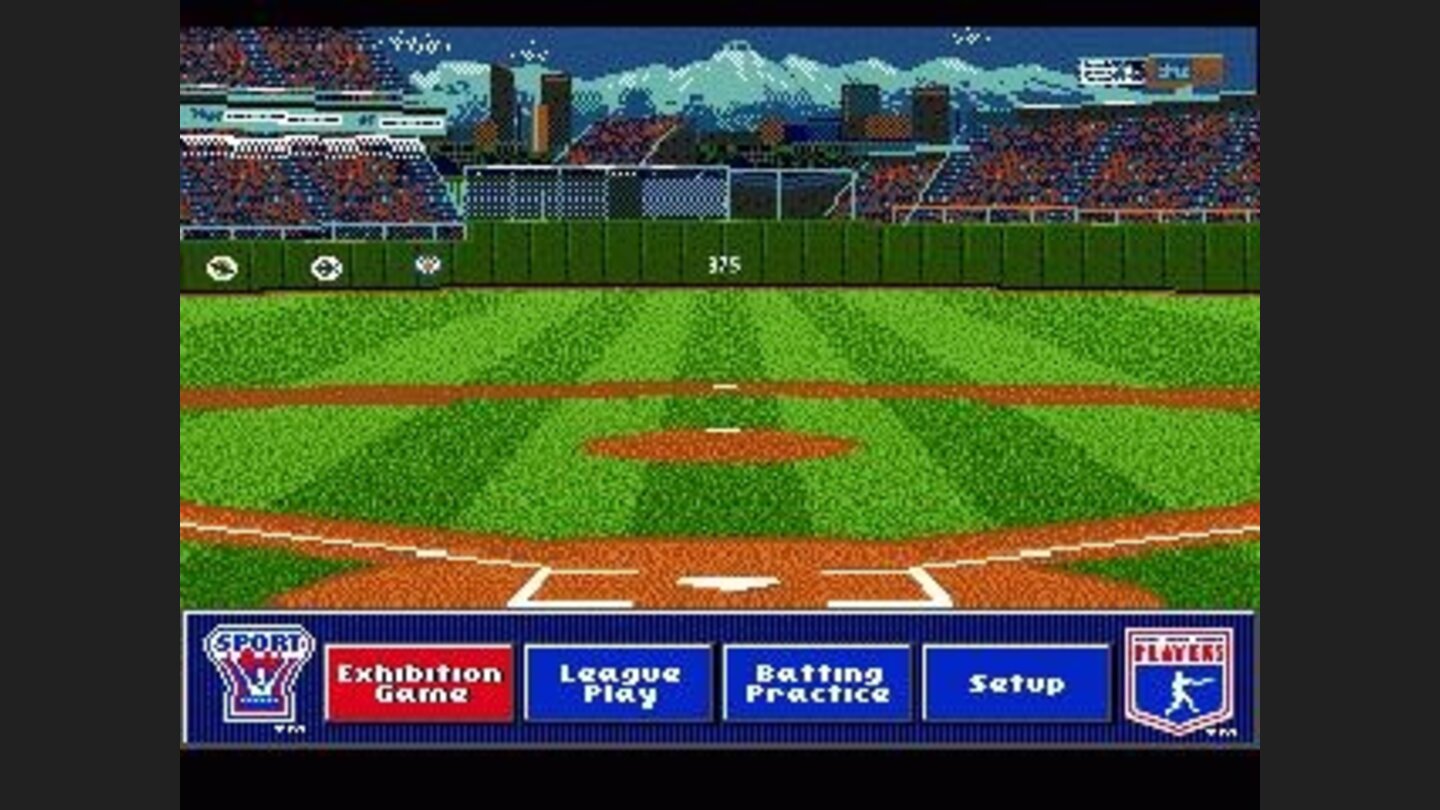Click the TM mark beneath the SPORT logo

289,728
